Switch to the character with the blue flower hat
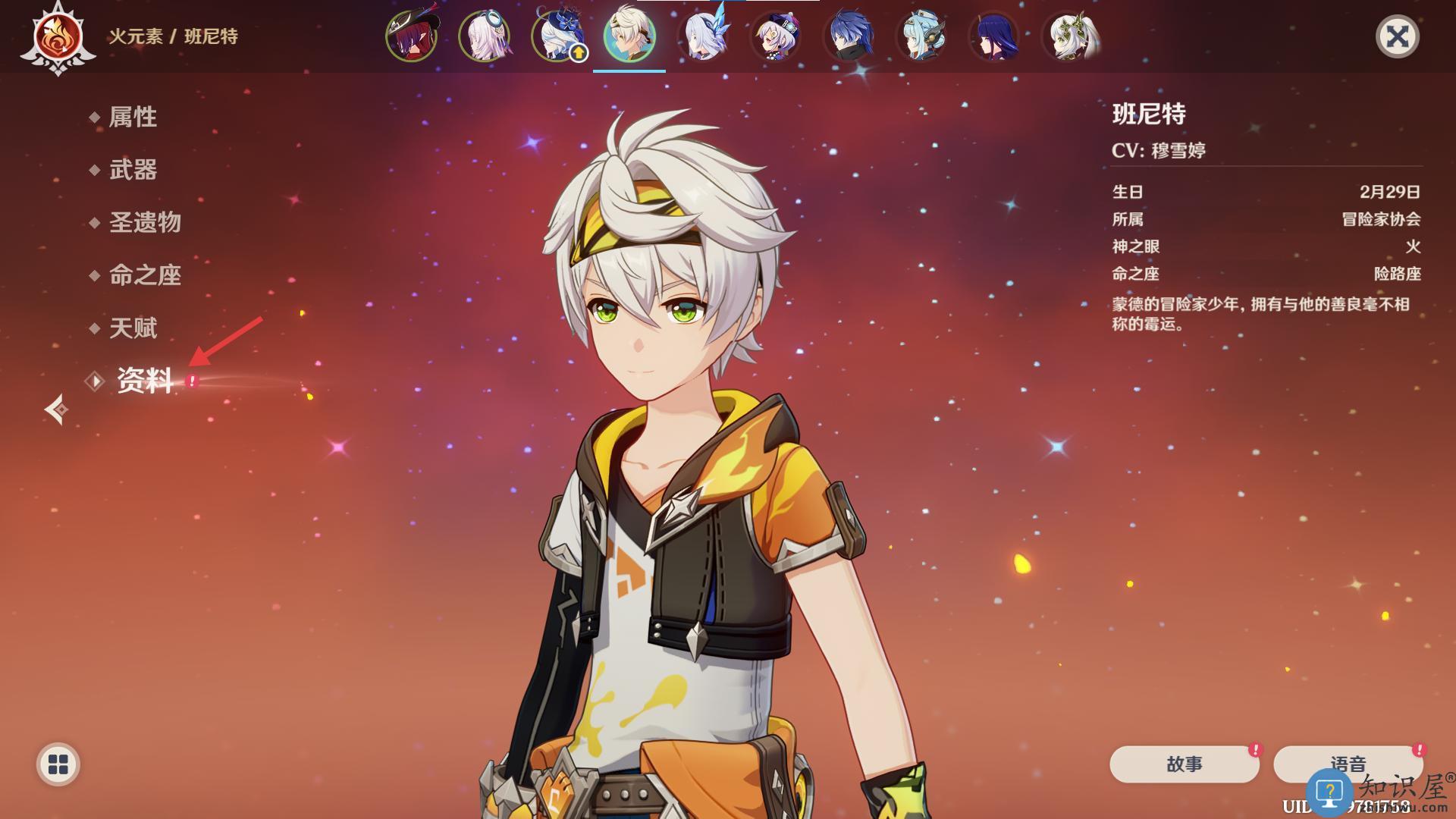 tap(557, 36)
